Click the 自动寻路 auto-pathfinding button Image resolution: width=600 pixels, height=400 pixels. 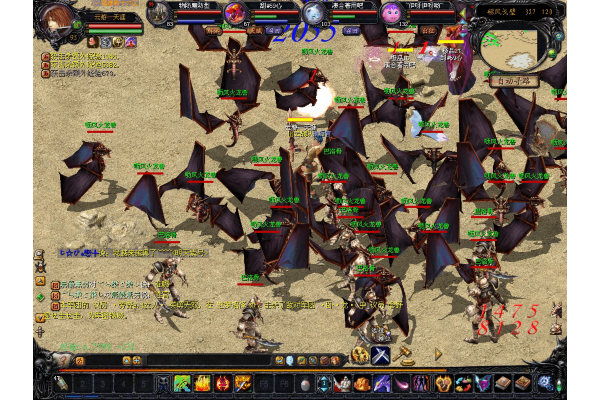pyautogui.click(x=511, y=76)
